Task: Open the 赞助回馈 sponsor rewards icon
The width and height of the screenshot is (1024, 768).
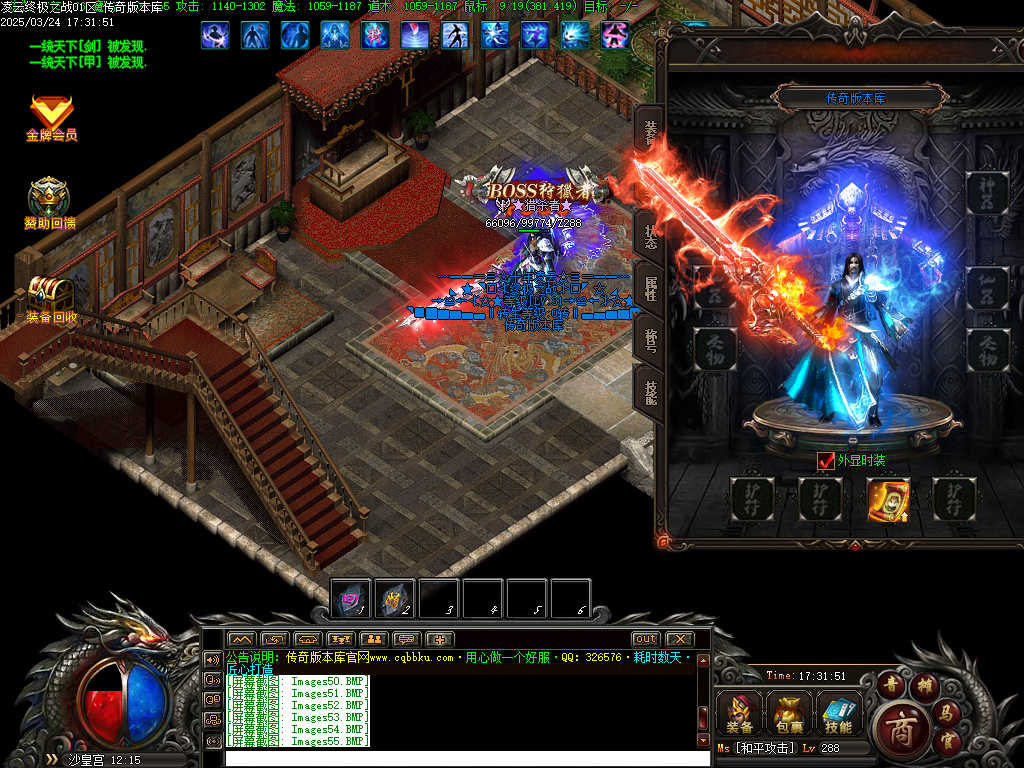Action: pyautogui.click(x=50, y=202)
